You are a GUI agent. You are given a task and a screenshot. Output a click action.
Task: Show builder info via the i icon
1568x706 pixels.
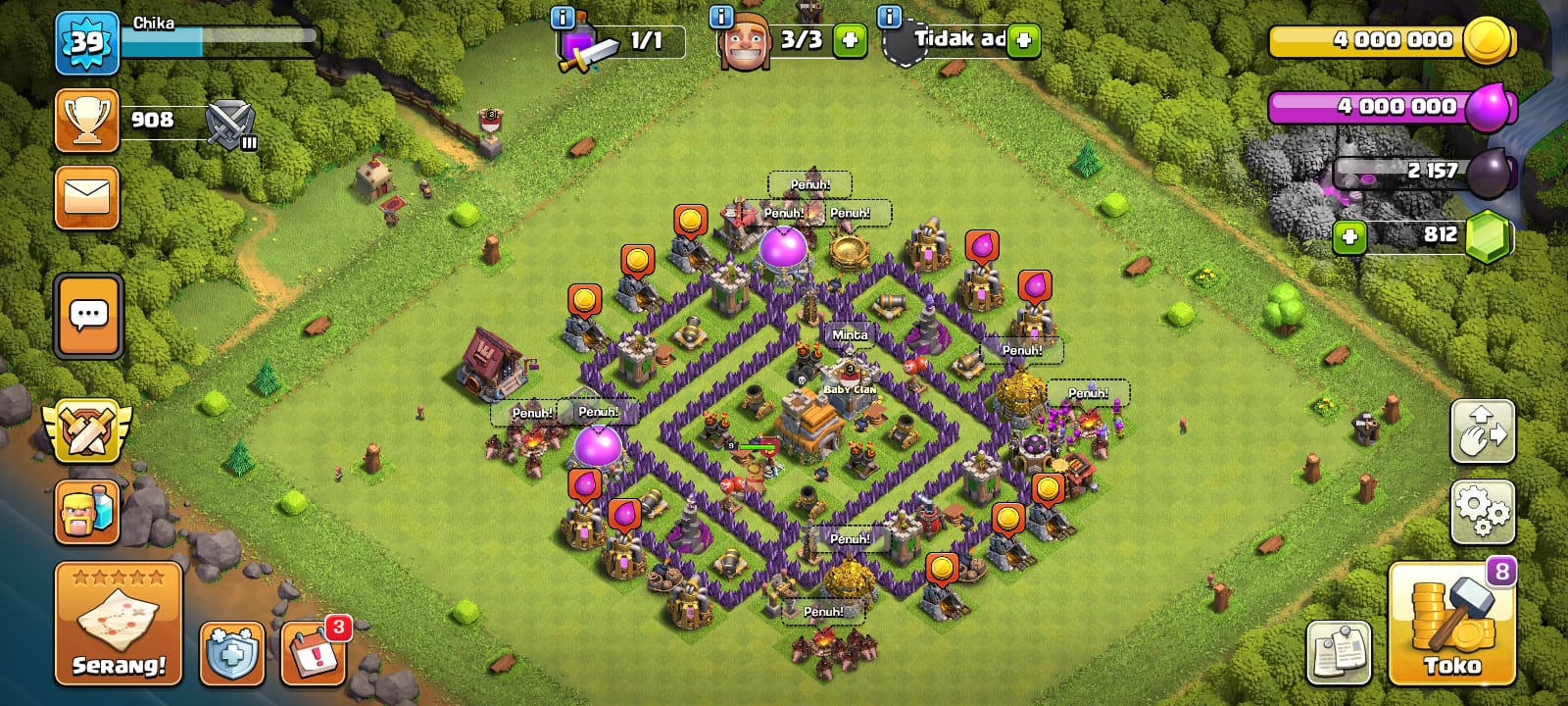pos(720,17)
